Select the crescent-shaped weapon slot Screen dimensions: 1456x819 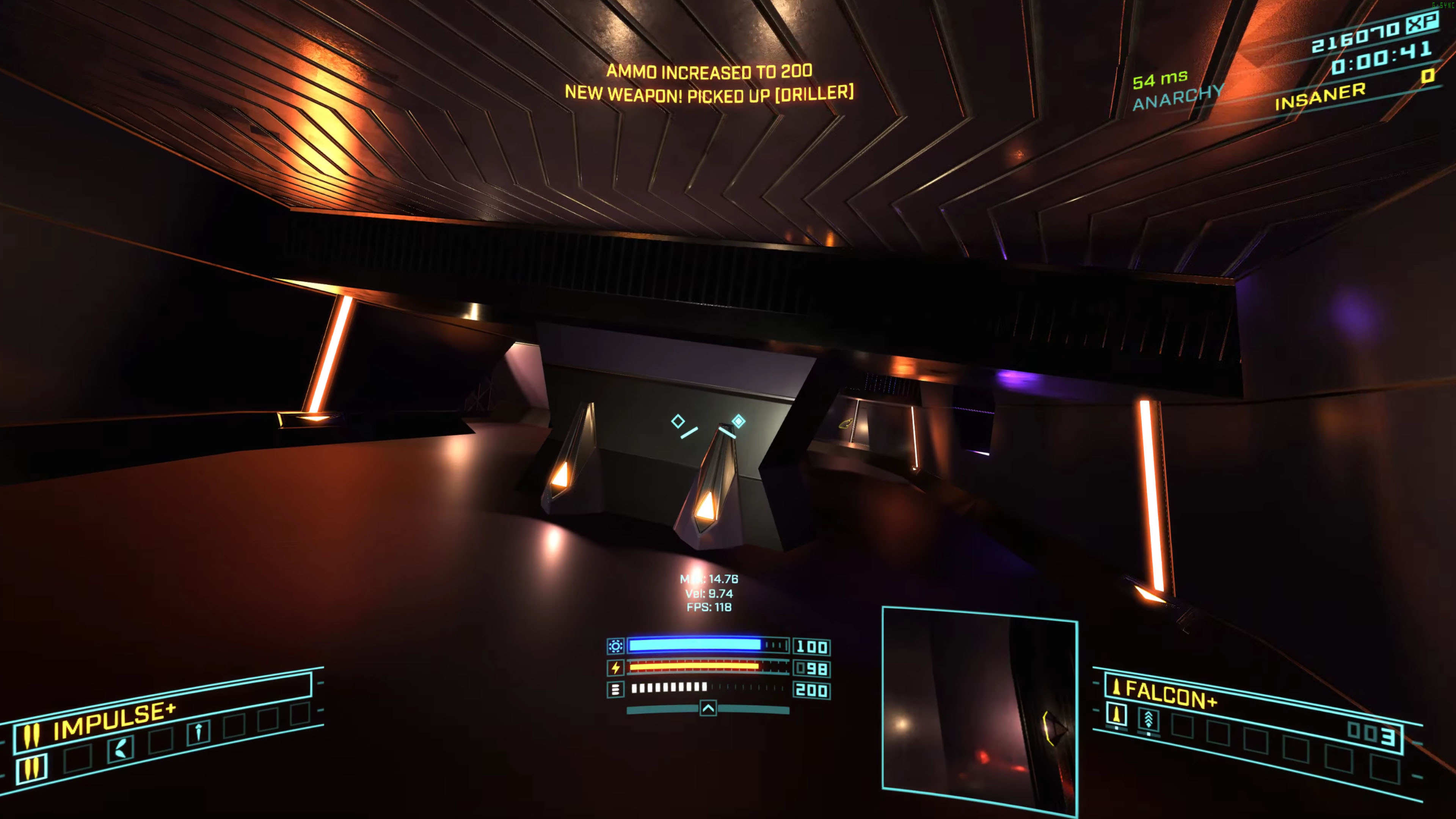pyautogui.click(x=121, y=749)
